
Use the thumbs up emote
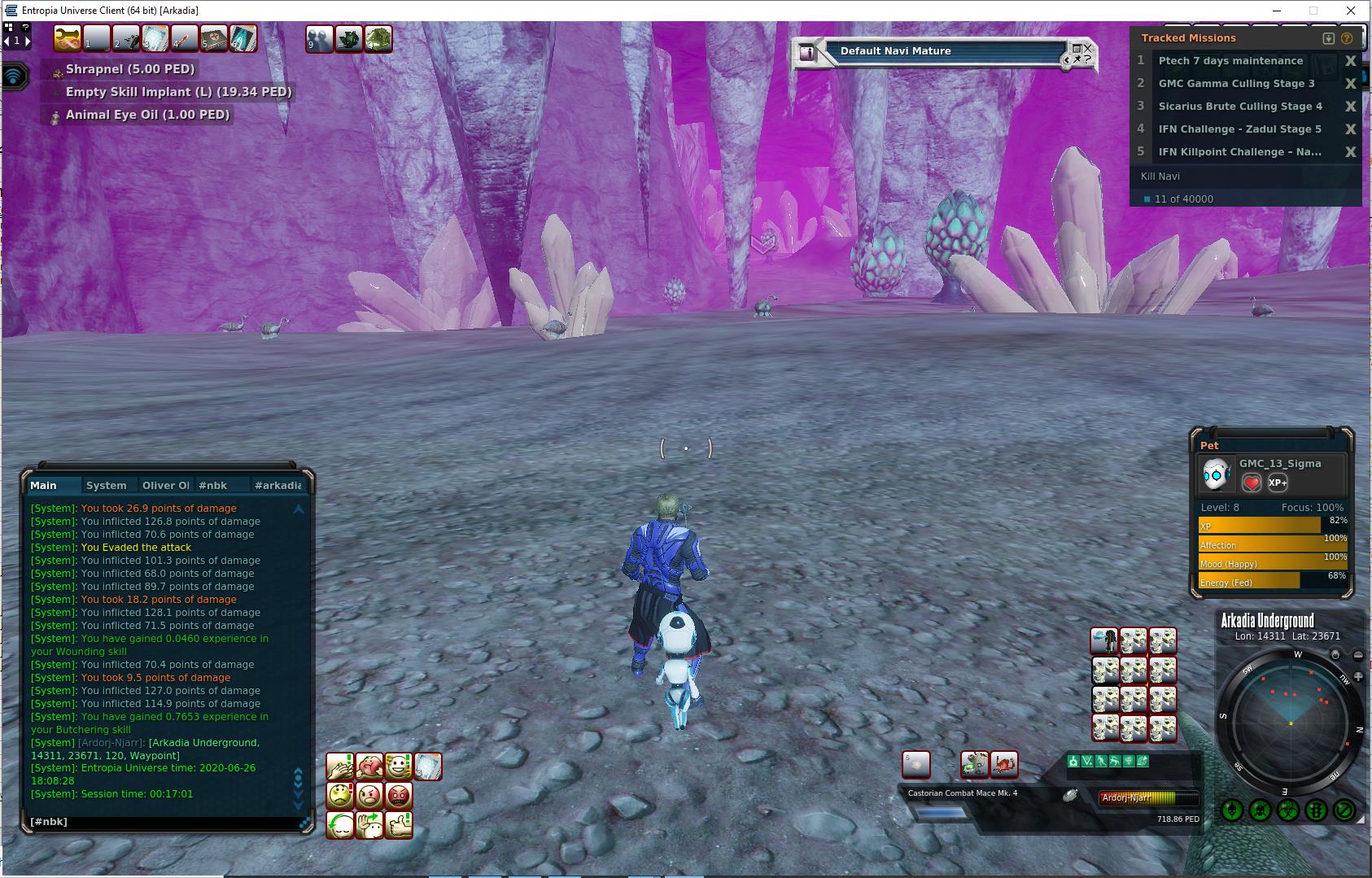399,825
